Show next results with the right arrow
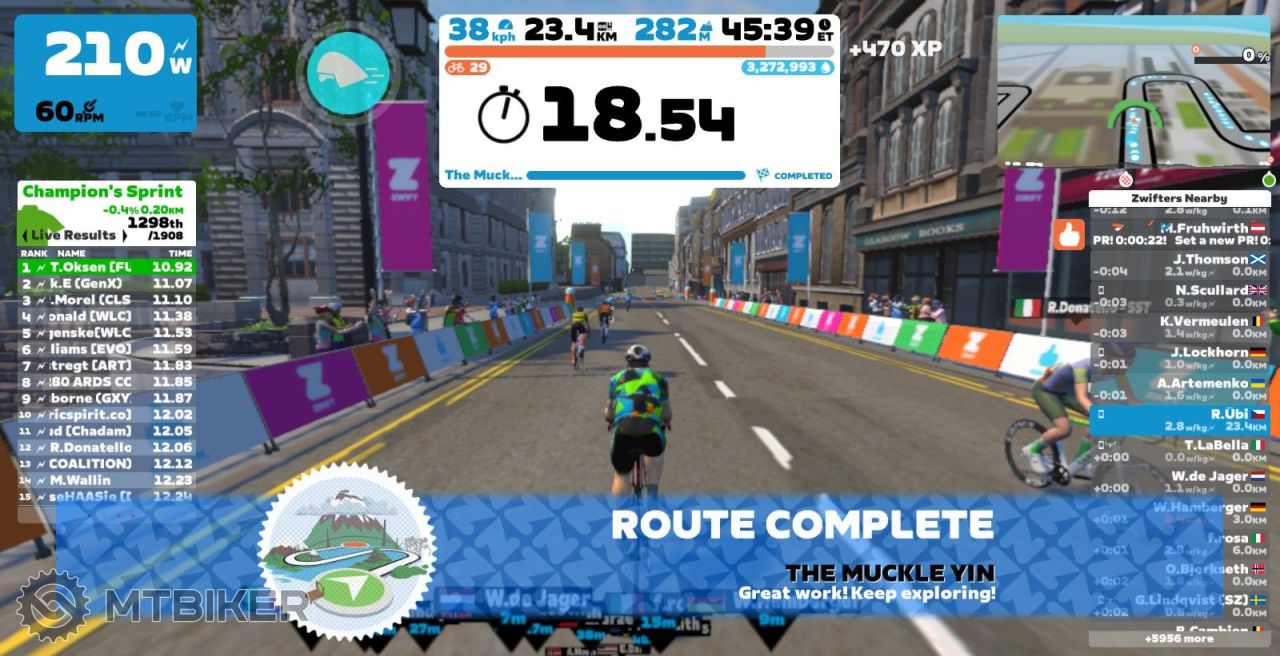Screen dimensions: 1280x656 125,235
